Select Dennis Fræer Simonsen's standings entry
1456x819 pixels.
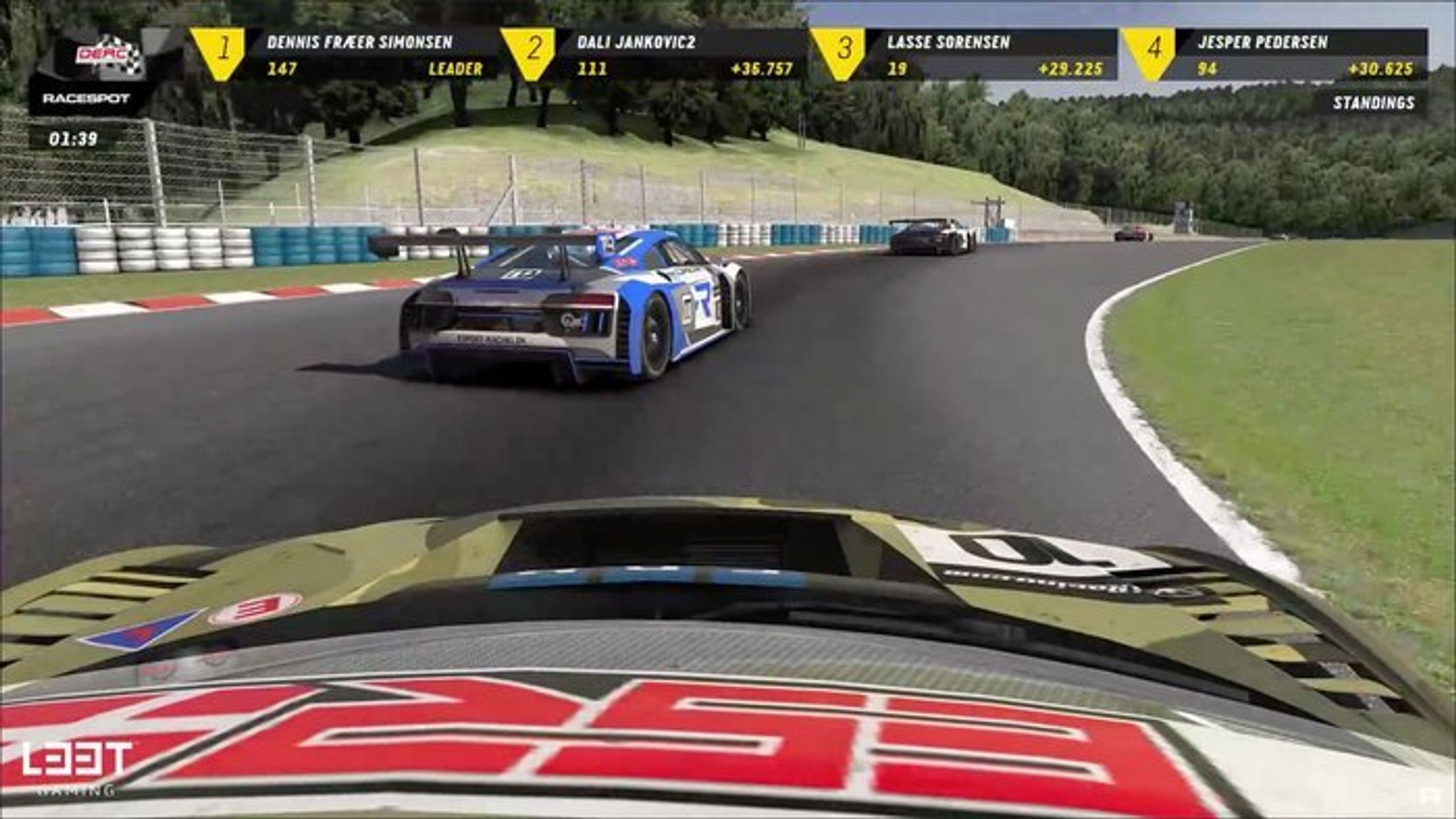tap(360, 55)
